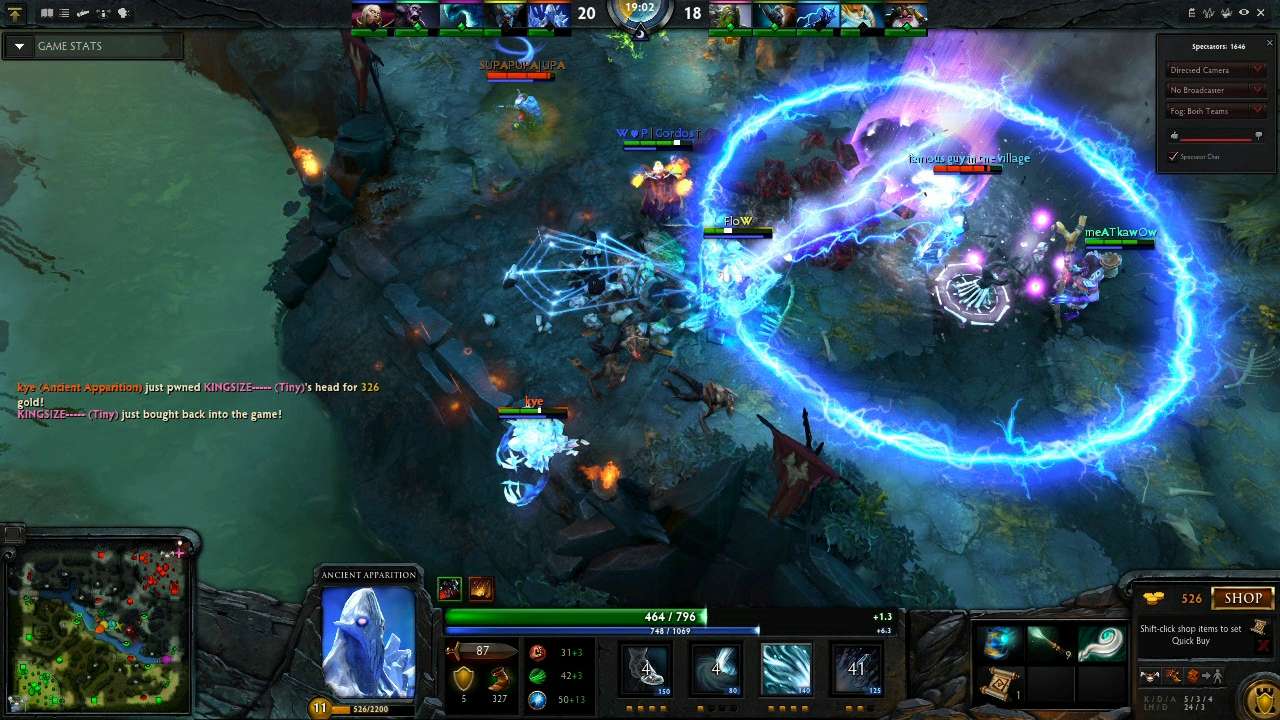Image resolution: width=1280 pixels, height=720 pixels.
Task: Activate the Cold Feet ability icon
Action: [647, 668]
